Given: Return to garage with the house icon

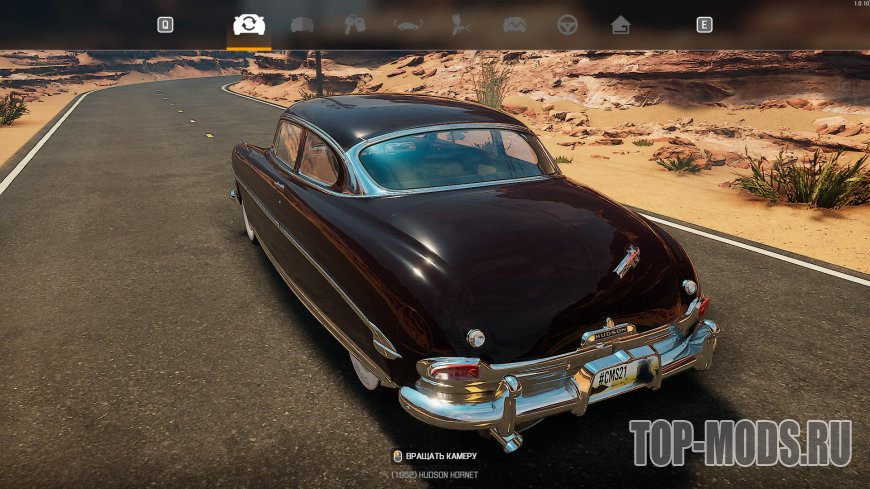Looking at the screenshot, I should pyautogui.click(x=621, y=25).
